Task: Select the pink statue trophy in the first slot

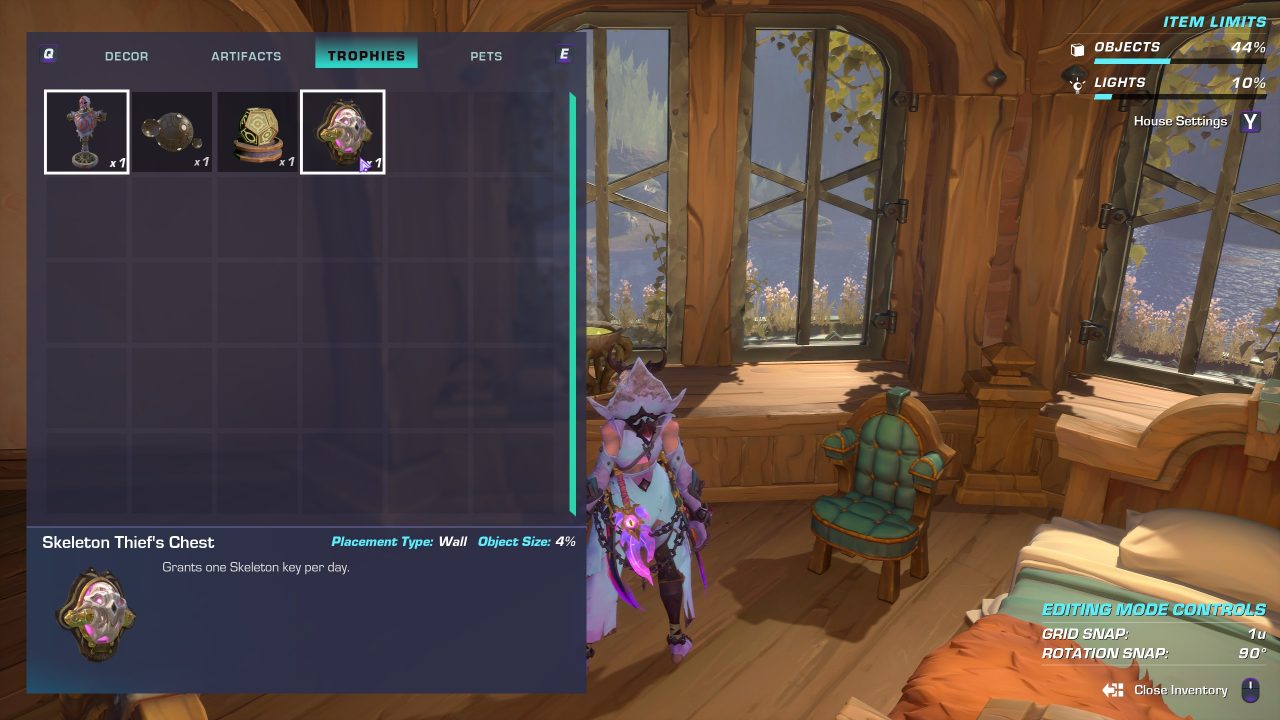Action: click(86, 131)
